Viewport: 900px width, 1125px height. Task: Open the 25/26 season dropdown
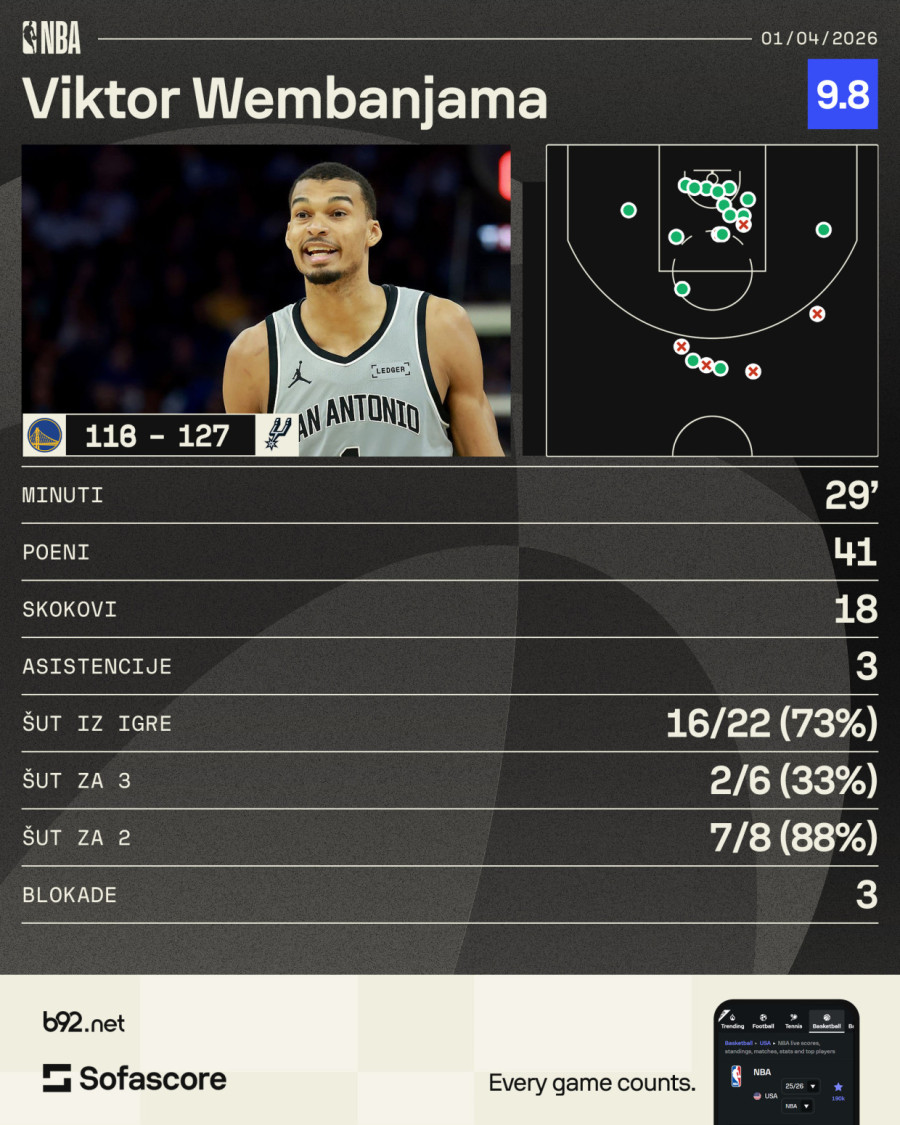coord(800,1086)
